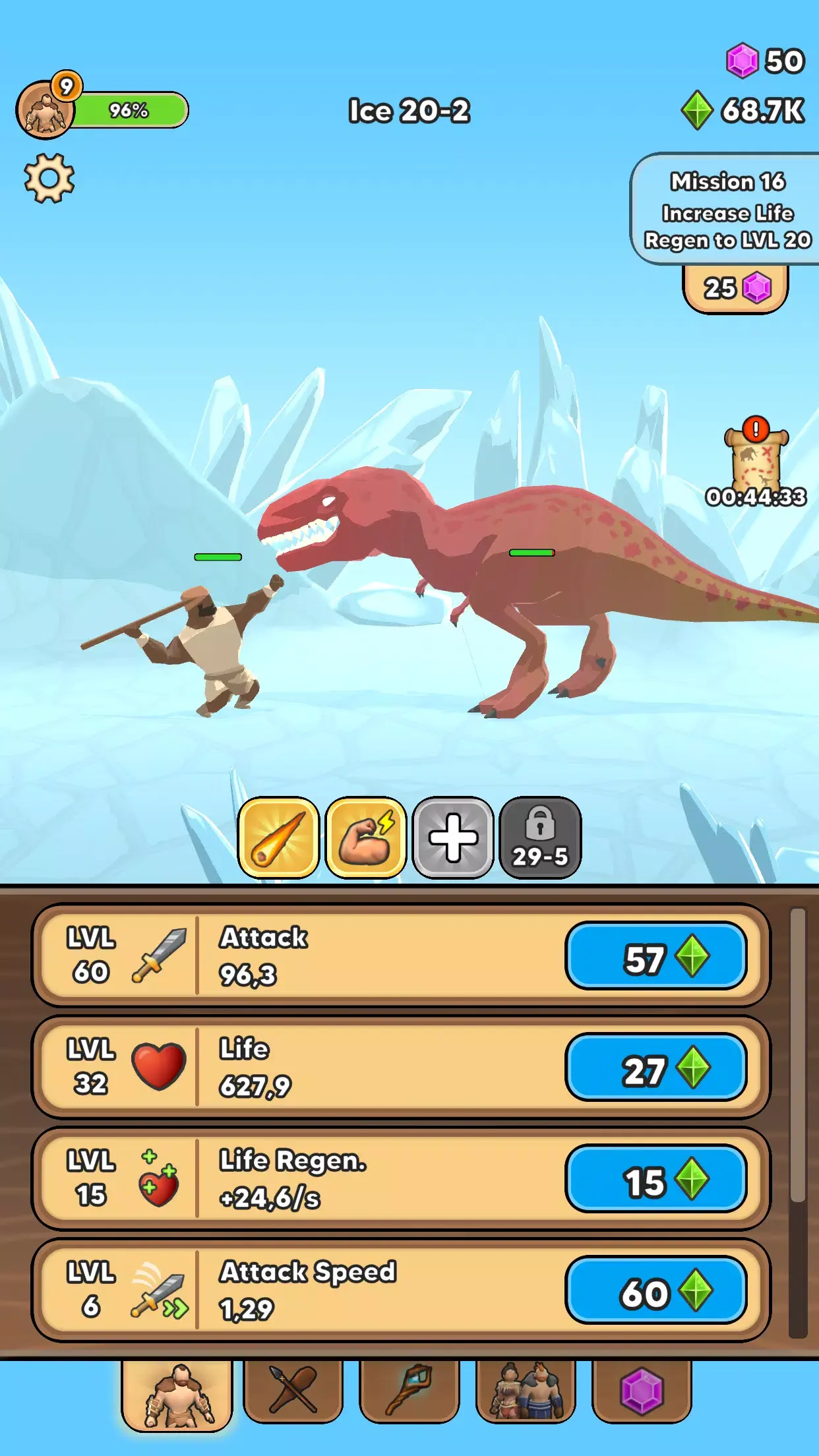Tap the purple gem currency counter

click(765, 61)
